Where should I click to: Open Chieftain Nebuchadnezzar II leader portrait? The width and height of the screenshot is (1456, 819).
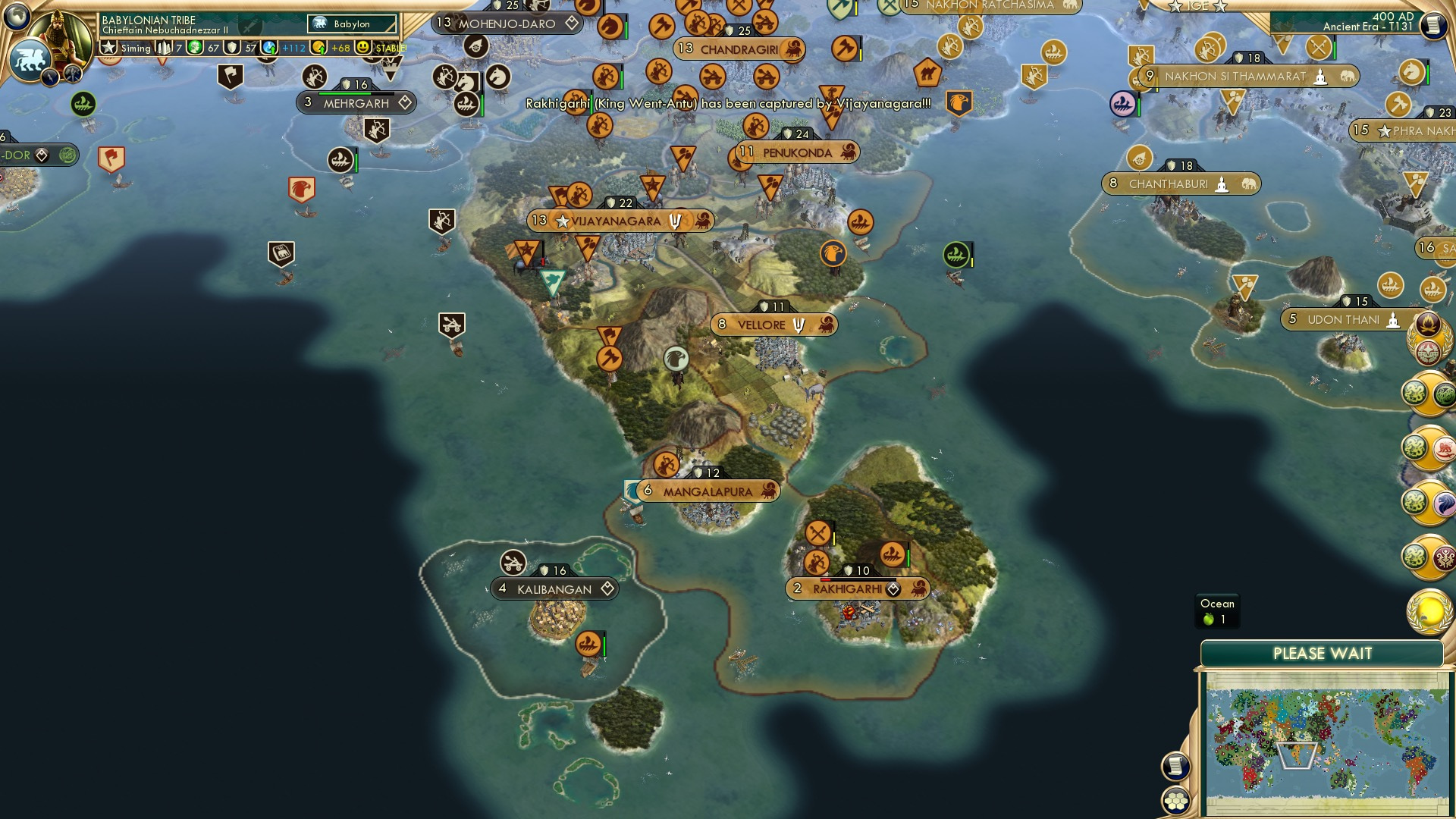(x=61, y=38)
